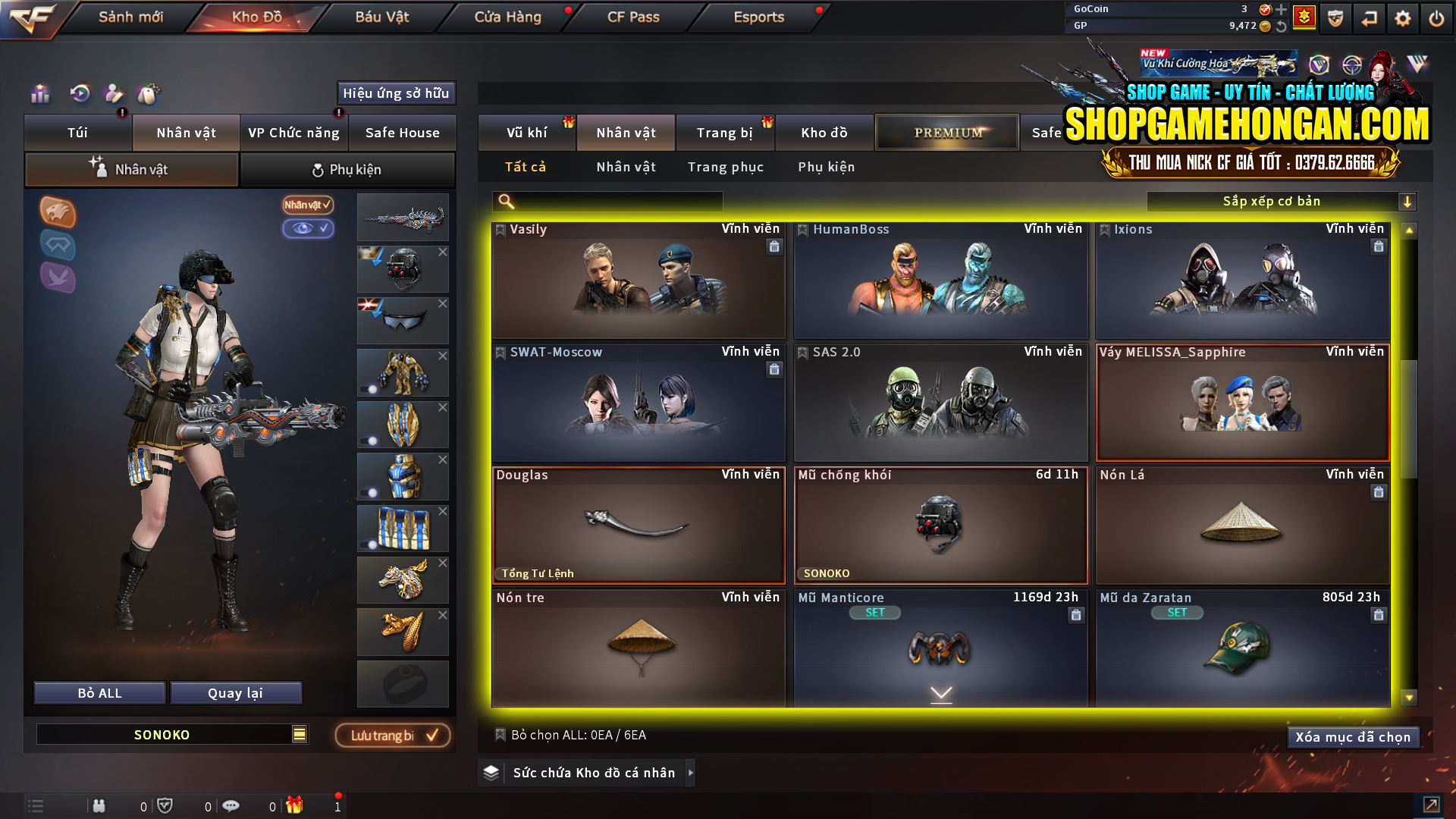Click the down chevron on the Mũ Manticore card
1456x819 pixels.
pos(941,694)
